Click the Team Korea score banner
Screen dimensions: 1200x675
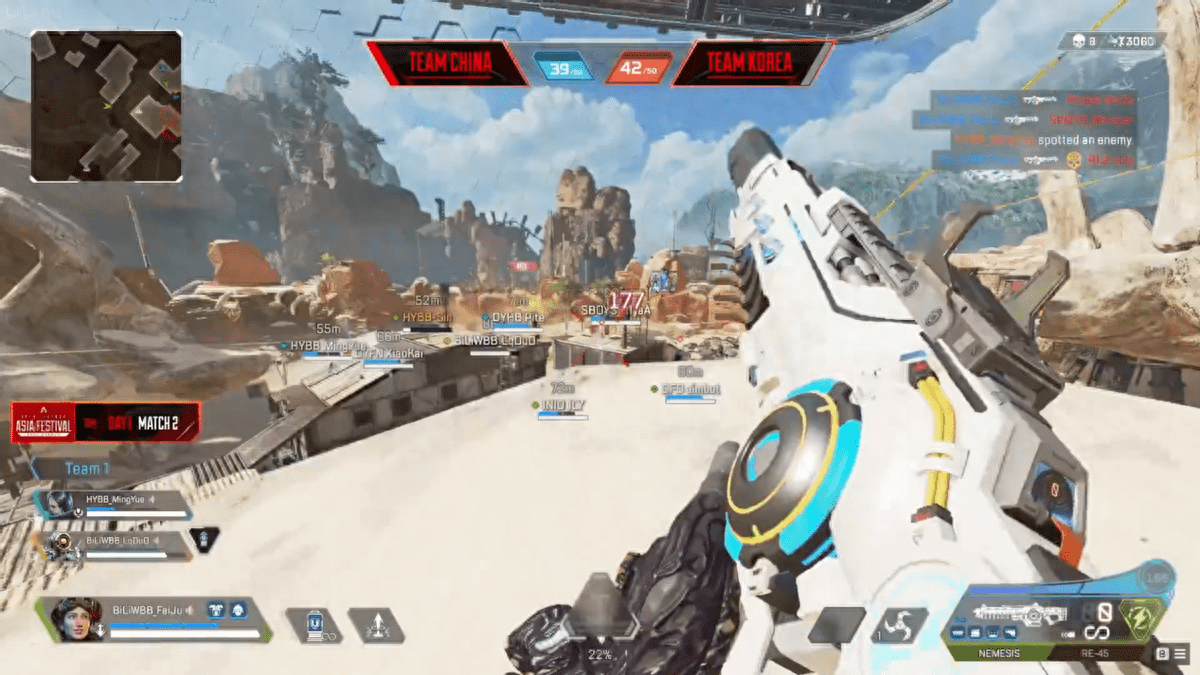point(750,64)
